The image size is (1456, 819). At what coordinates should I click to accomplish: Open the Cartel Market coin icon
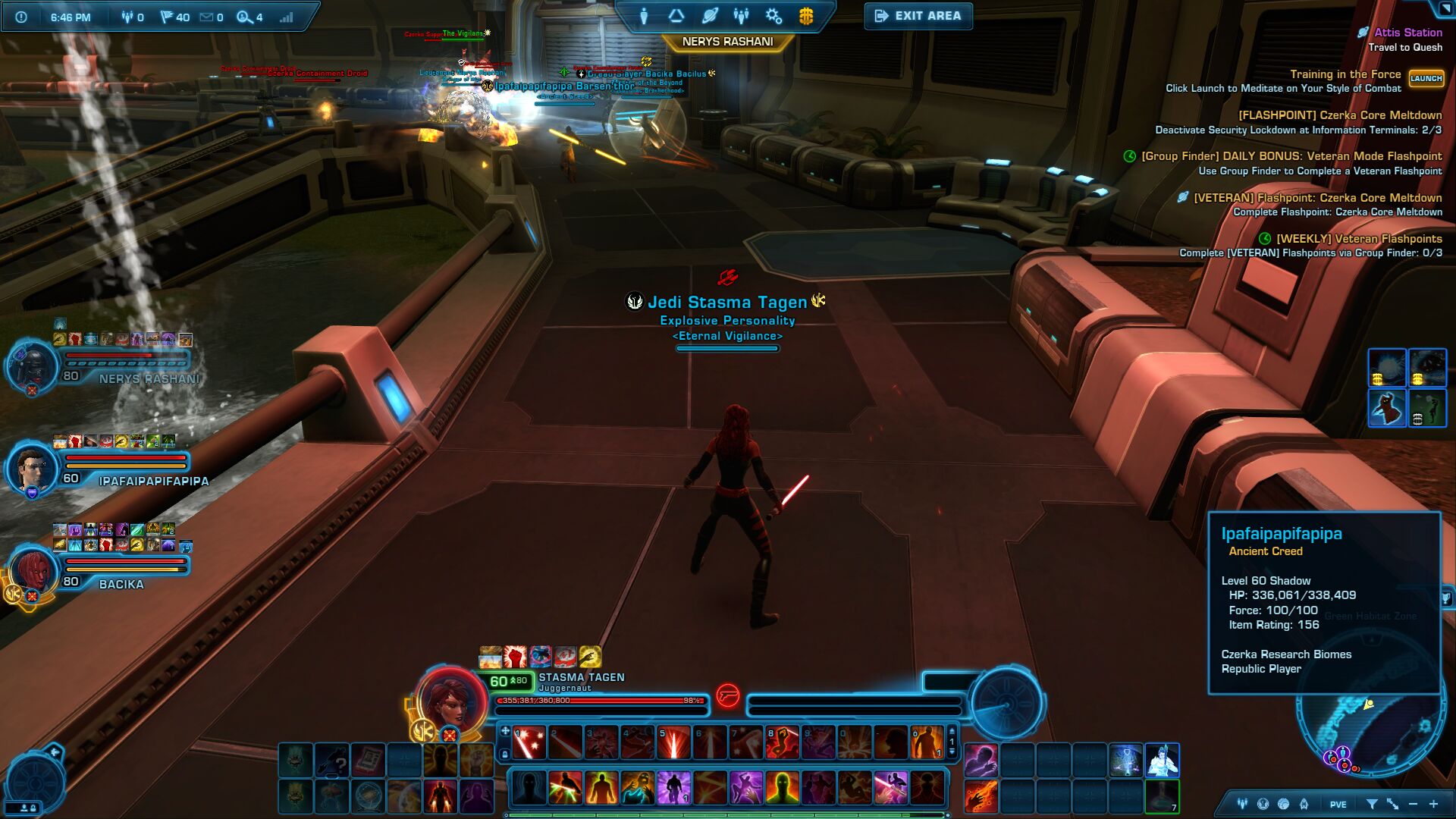806,16
